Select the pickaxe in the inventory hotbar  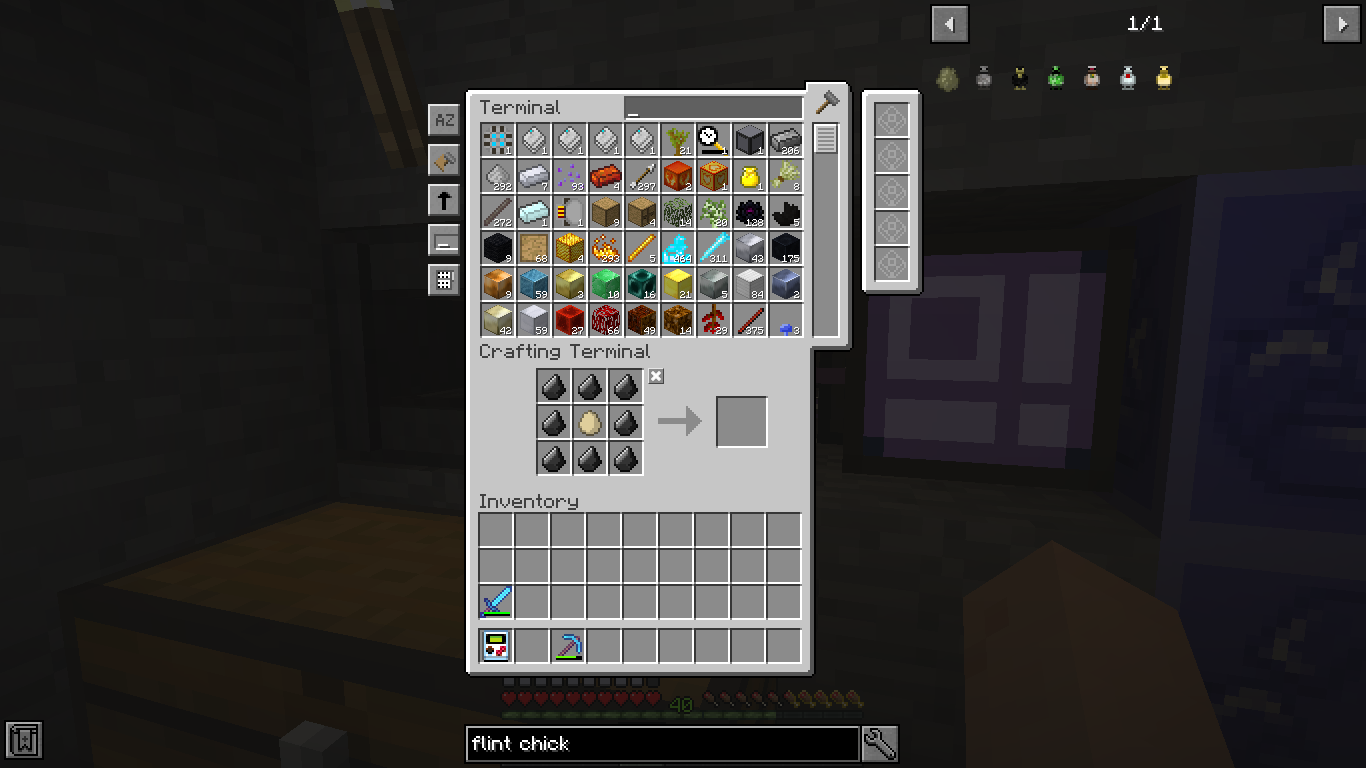tap(567, 645)
